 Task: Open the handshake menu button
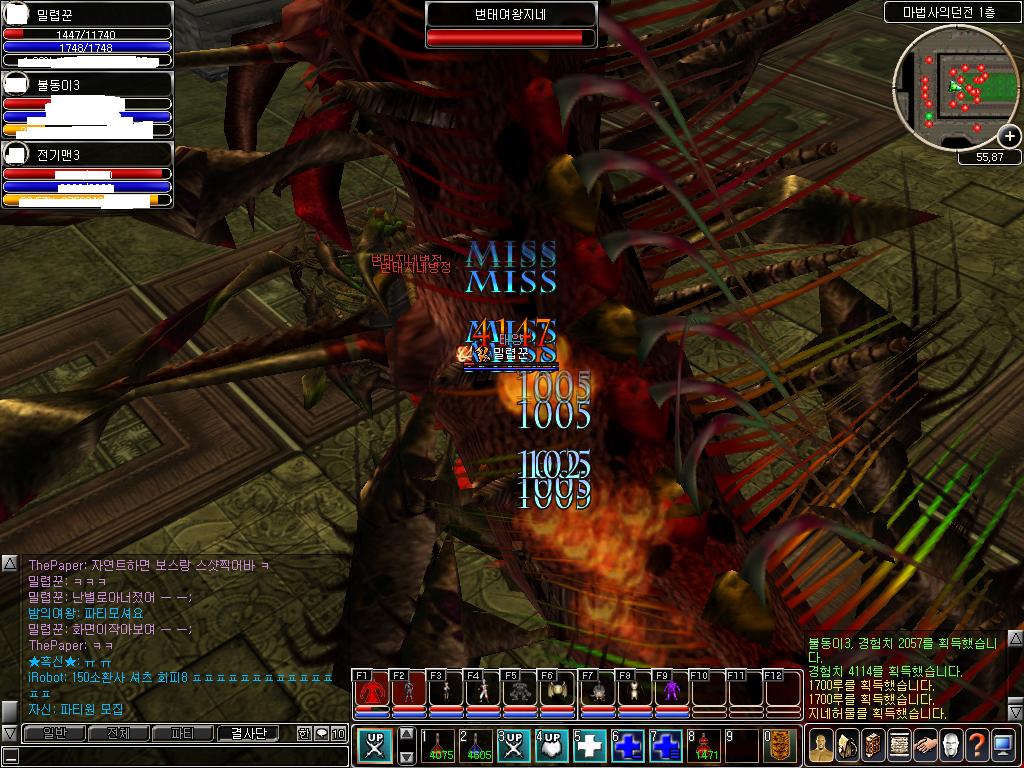[925, 746]
